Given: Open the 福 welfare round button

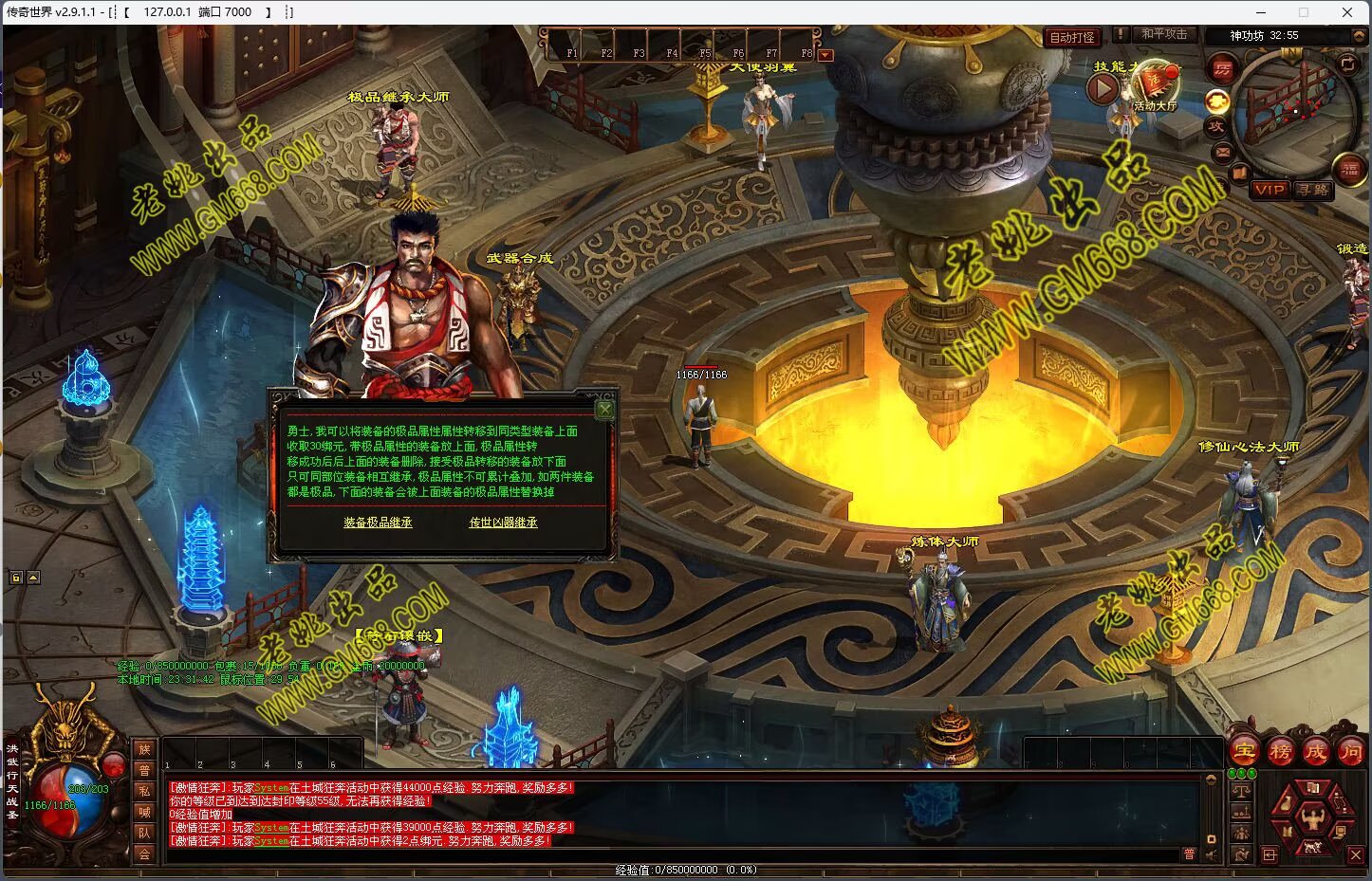Looking at the screenshot, I should (x=1349, y=170).
